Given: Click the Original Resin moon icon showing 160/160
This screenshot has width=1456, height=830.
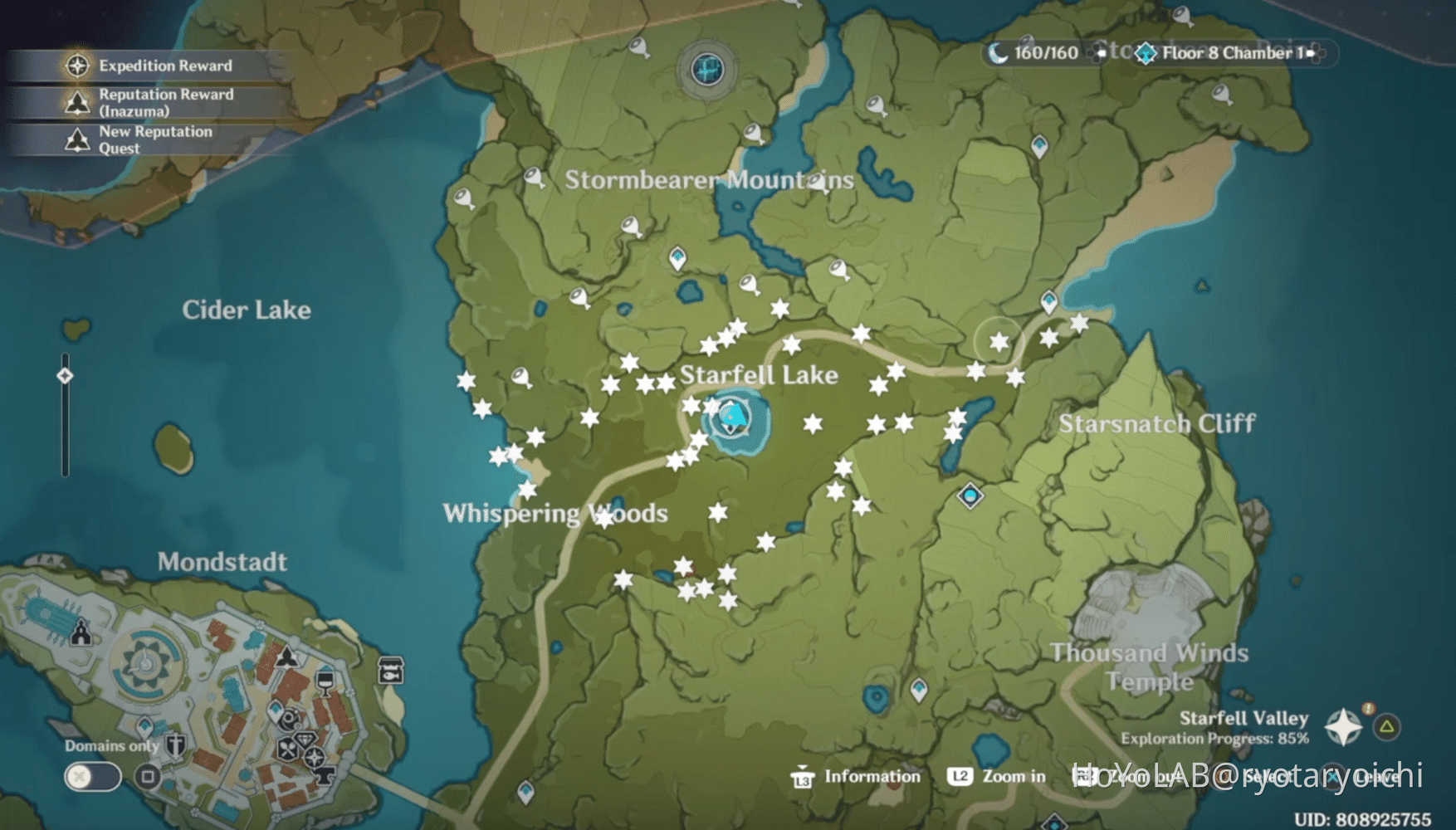Looking at the screenshot, I should (999, 52).
